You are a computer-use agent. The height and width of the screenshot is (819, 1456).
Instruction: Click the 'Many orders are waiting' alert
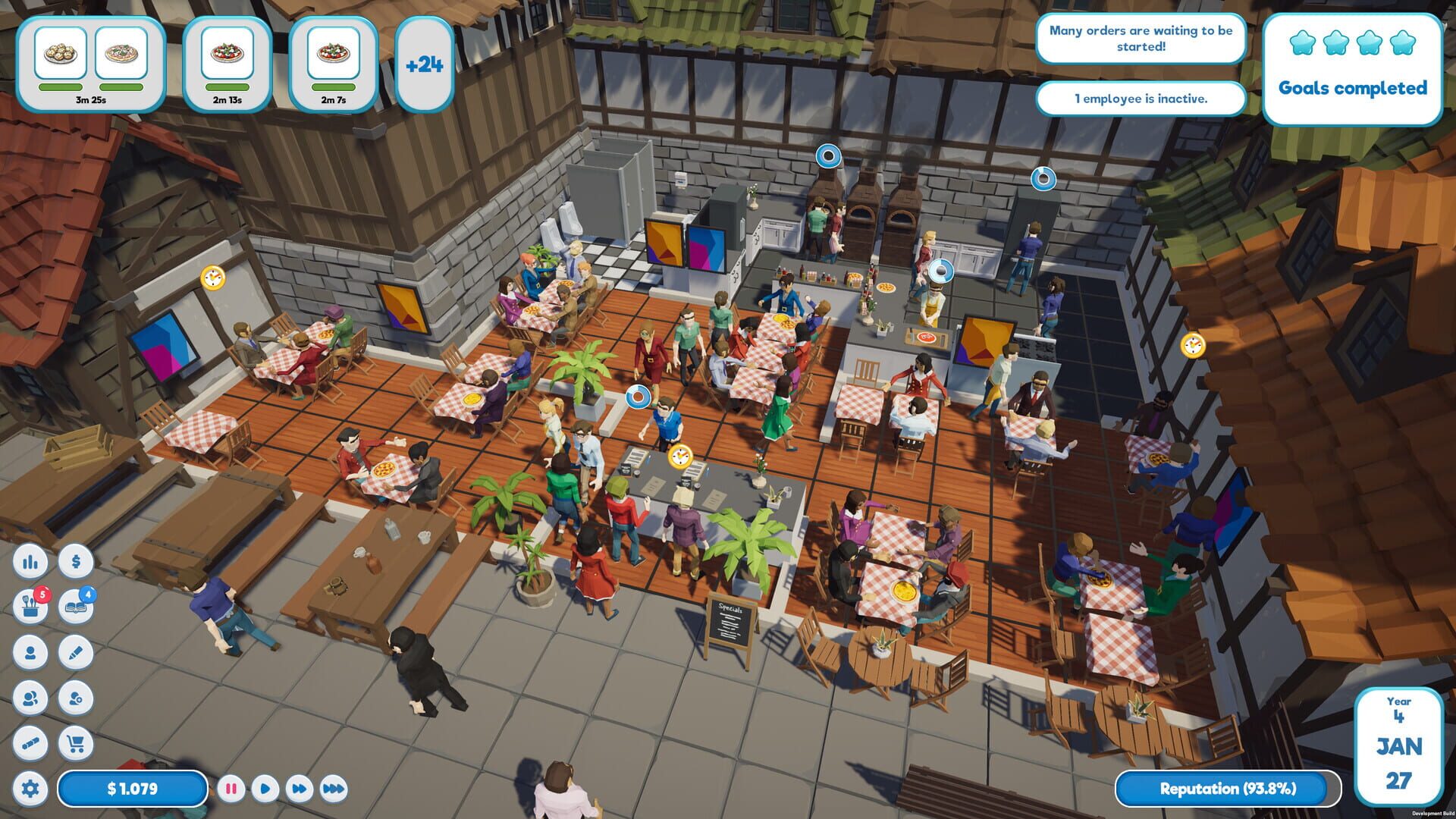pyautogui.click(x=1142, y=39)
